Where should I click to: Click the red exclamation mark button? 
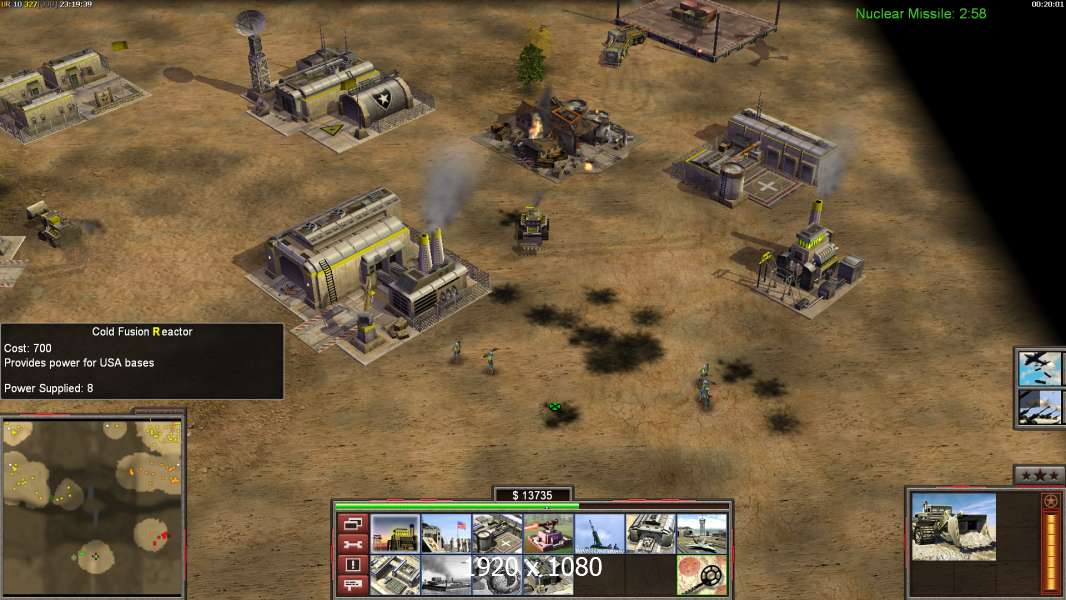(352, 565)
